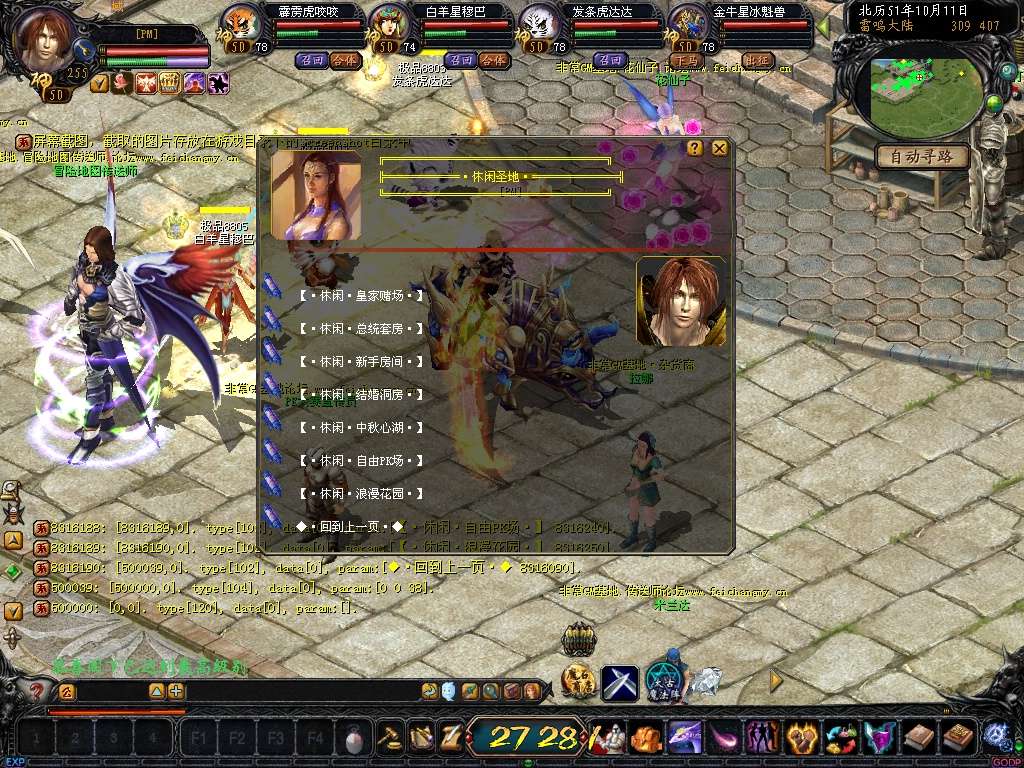
Task: Click the 自动寻路 auto-pathfinding button
Action: pos(922,157)
